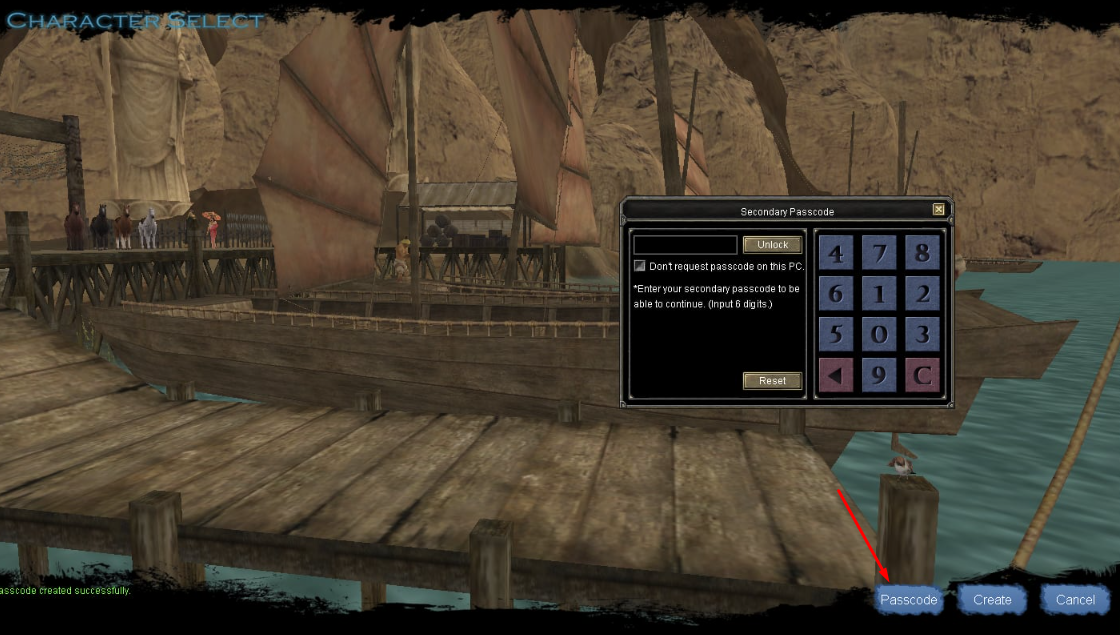The image size is (1120, 635).
Task: Click the Reset button in passcode dialog
Action: 772,381
